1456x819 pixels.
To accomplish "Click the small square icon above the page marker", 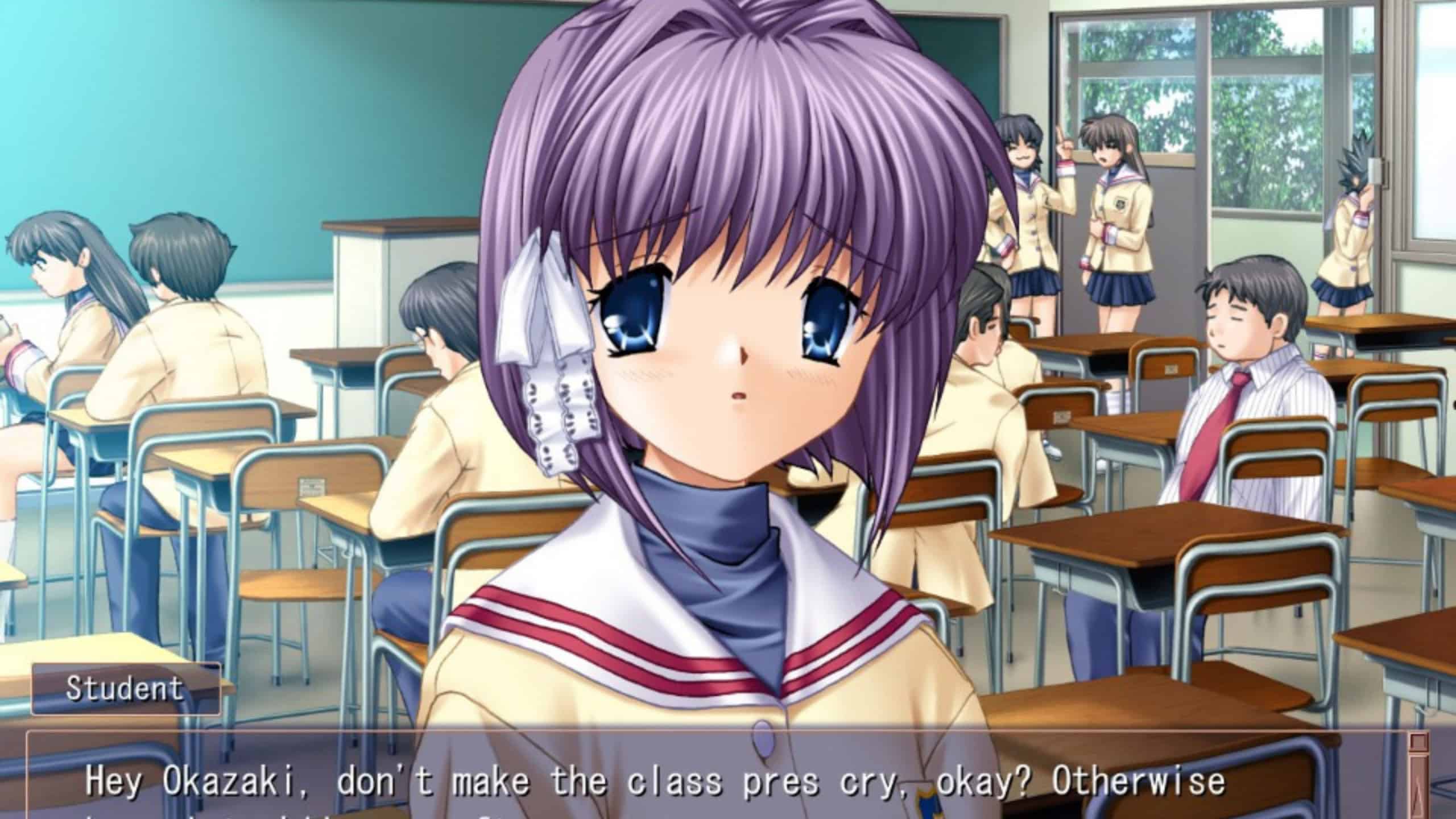I will (x=1418, y=741).
